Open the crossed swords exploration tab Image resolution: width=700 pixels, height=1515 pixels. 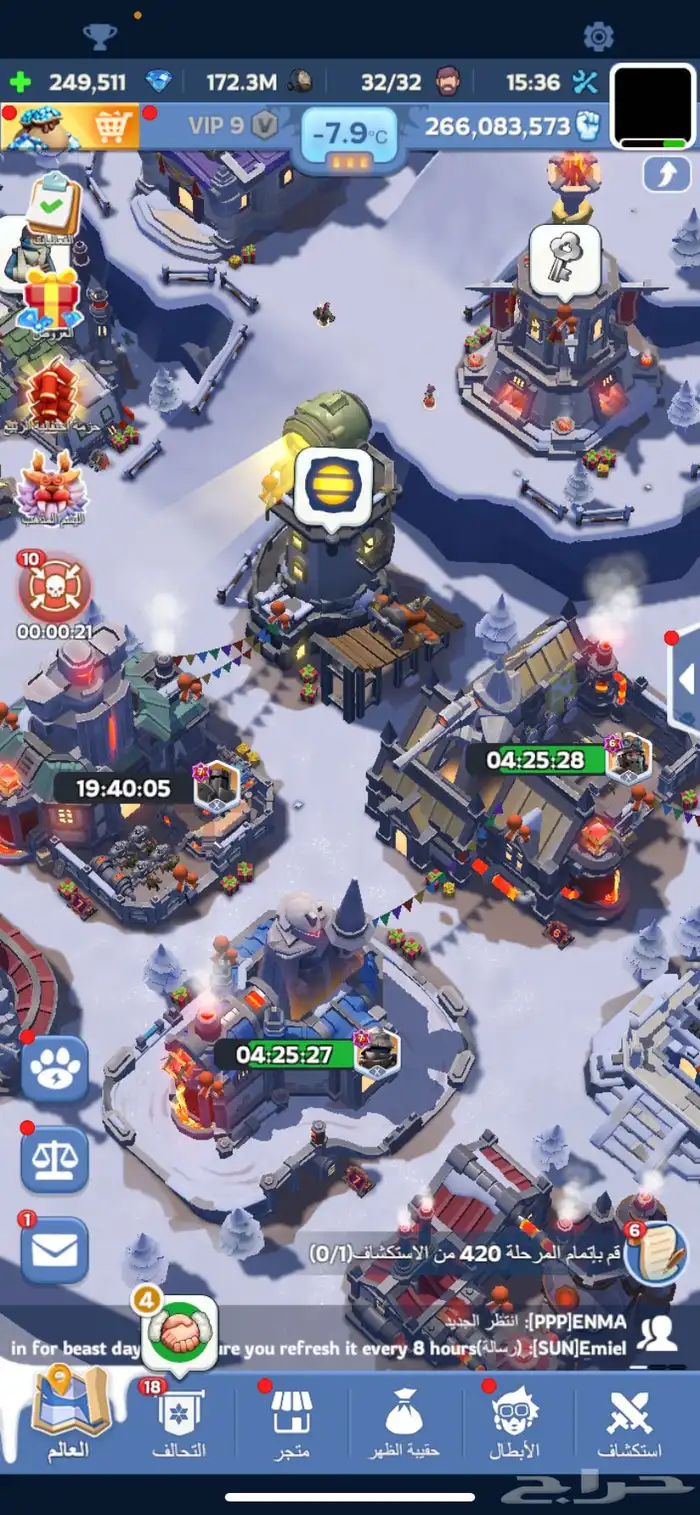pyautogui.click(x=630, y=1420)
